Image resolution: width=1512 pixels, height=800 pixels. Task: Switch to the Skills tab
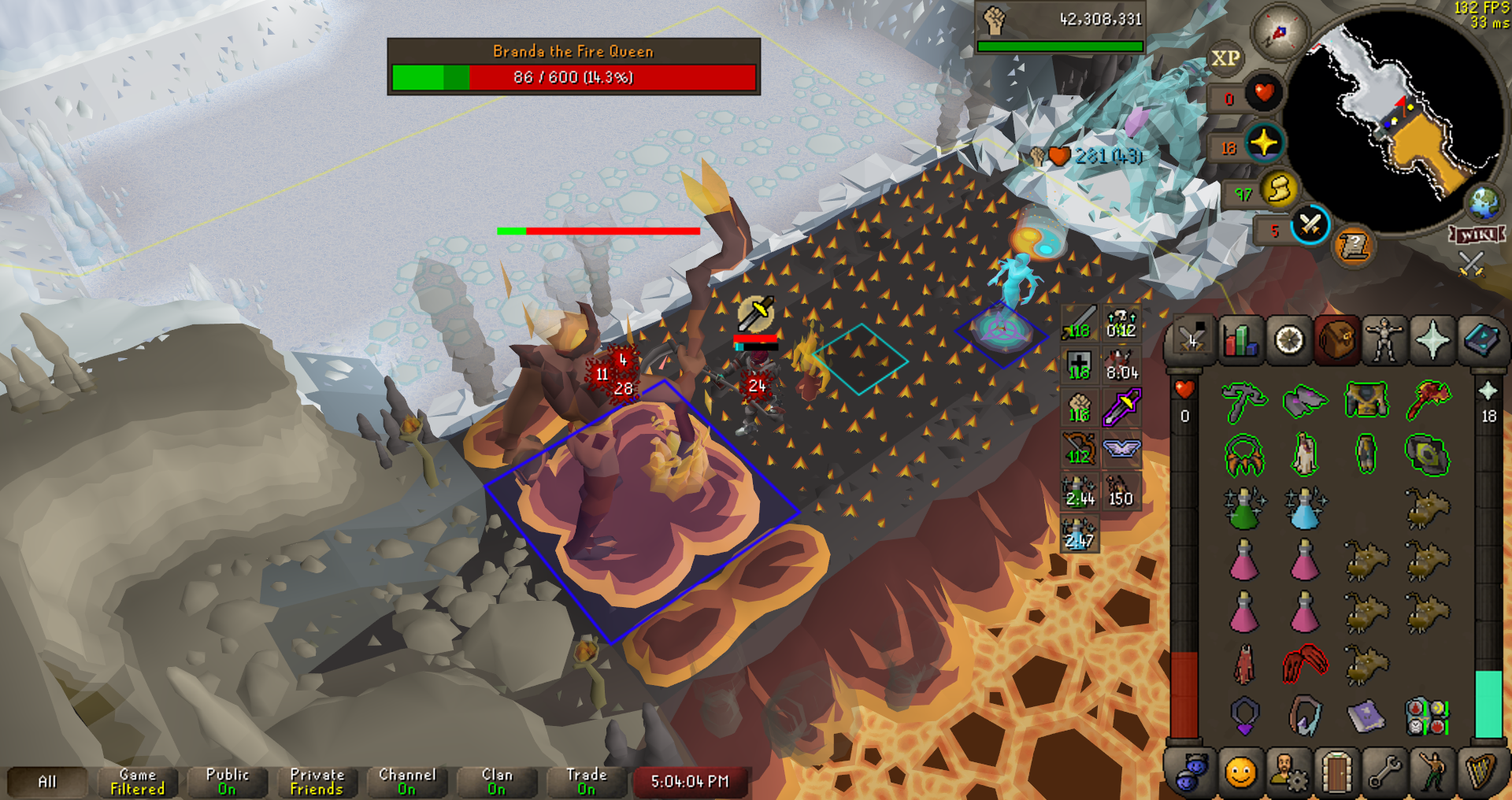click(1240, 340)
